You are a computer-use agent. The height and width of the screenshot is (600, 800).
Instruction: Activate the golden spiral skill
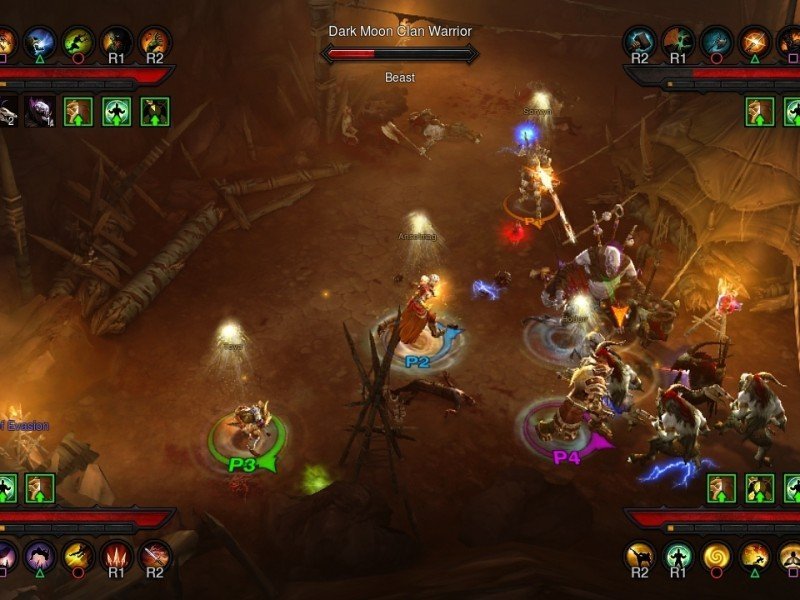point(717,556)
